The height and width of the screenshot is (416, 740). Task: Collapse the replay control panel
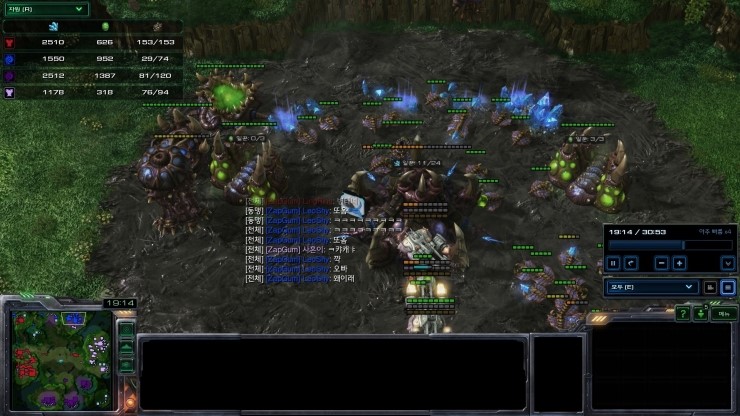727,263
